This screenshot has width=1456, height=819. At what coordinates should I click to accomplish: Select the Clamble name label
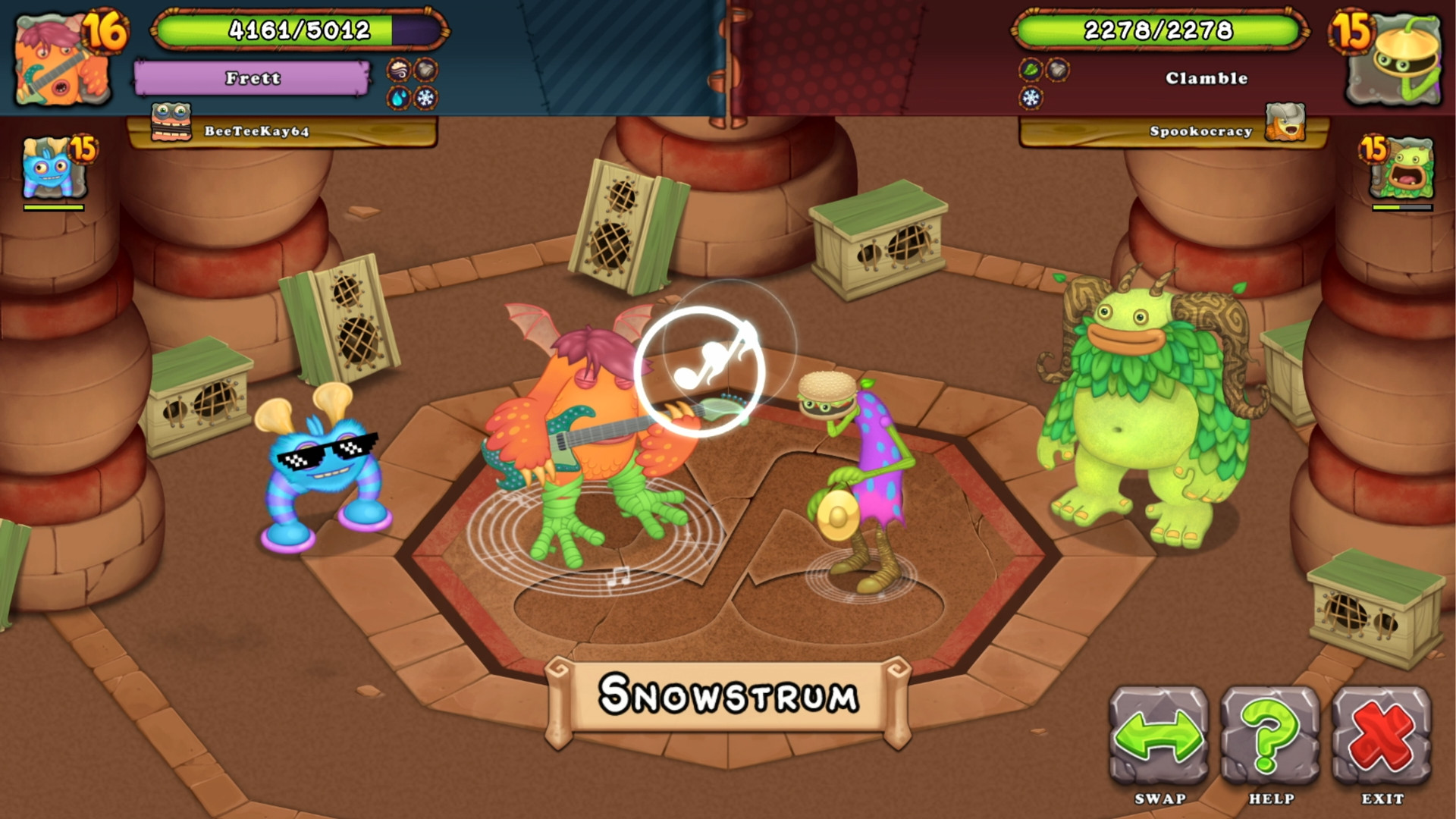[1206, 77]
